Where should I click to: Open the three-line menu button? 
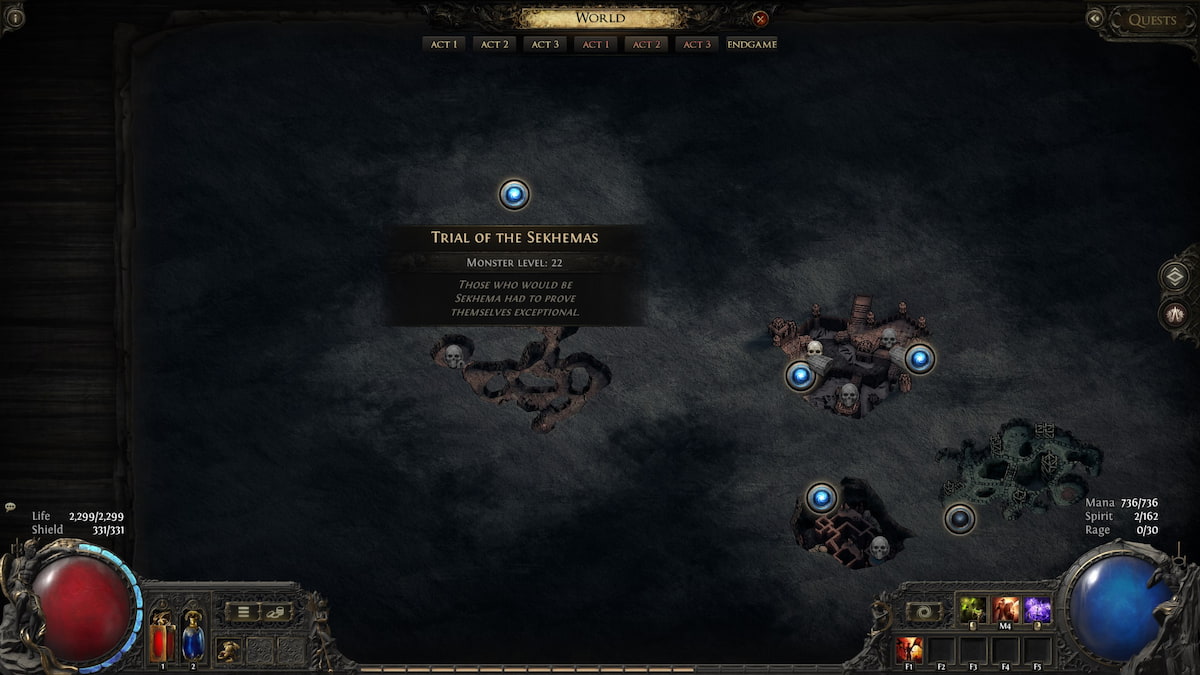pyautogui.click(x=242, y=612)
